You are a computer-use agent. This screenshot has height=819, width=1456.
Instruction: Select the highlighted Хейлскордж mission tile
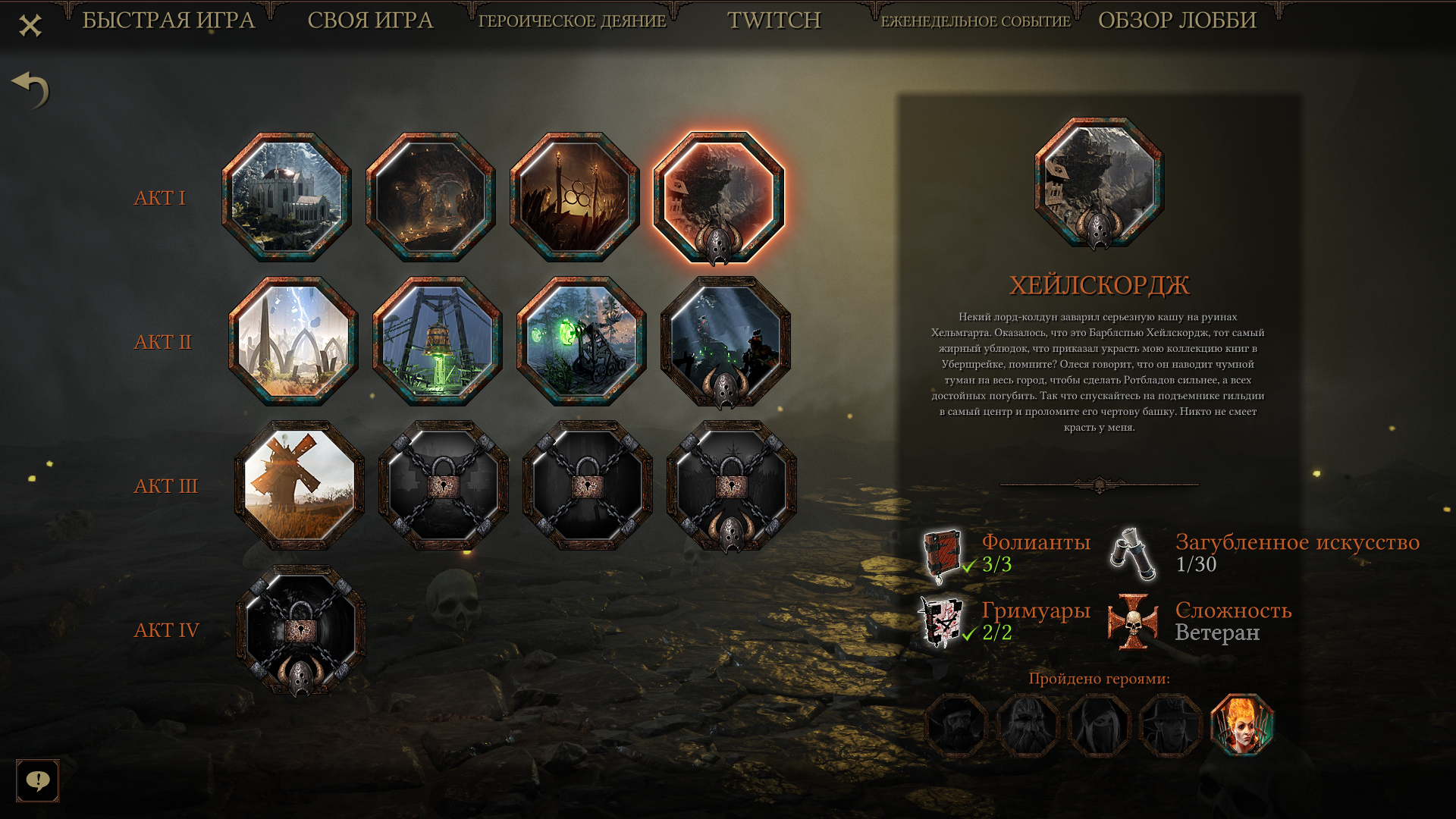pyautogui.click(x=719, y=197)
